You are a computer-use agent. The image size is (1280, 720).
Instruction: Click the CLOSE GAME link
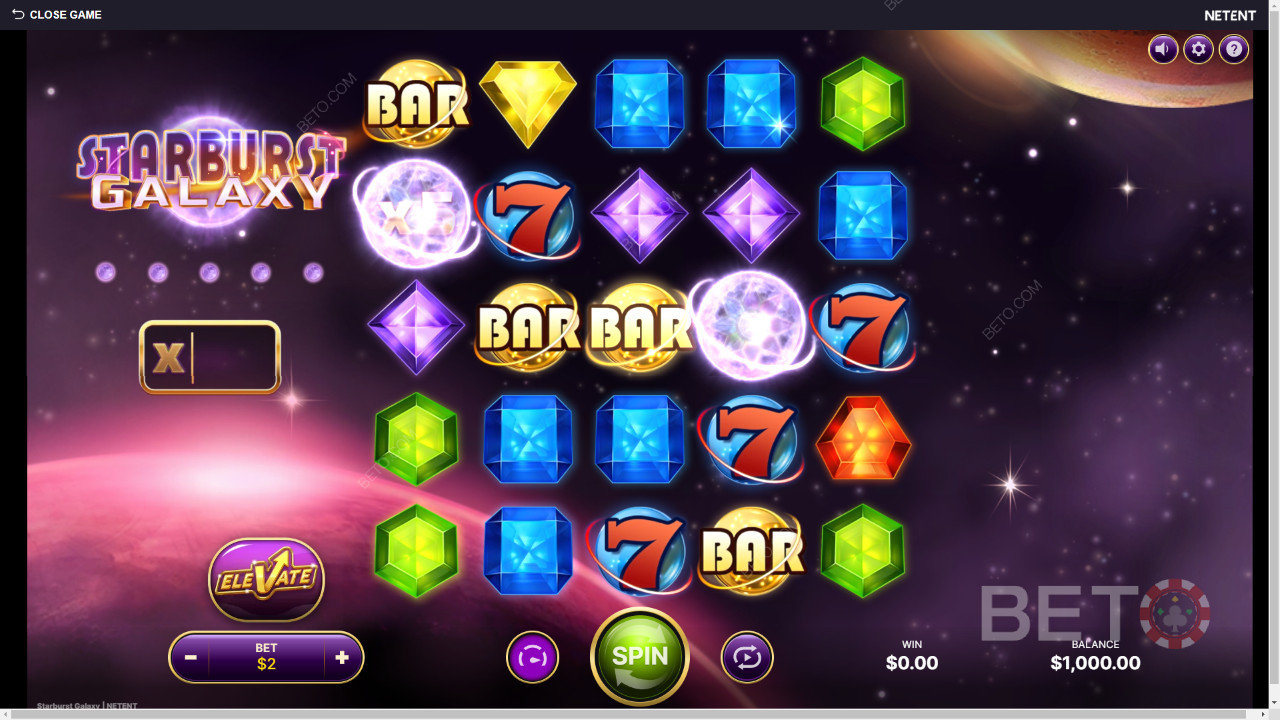64,14
